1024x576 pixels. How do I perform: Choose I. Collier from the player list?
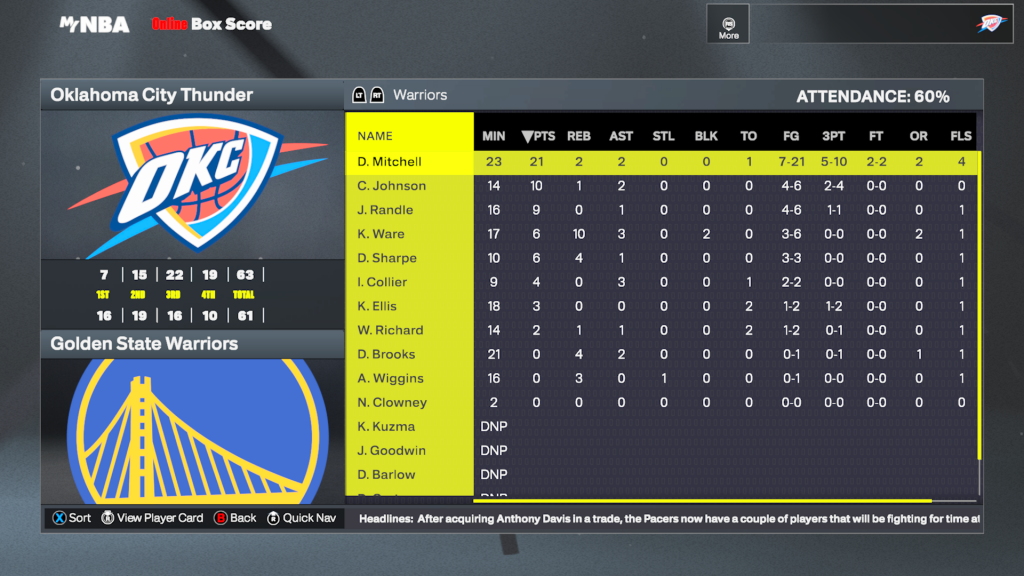[385, 282]
